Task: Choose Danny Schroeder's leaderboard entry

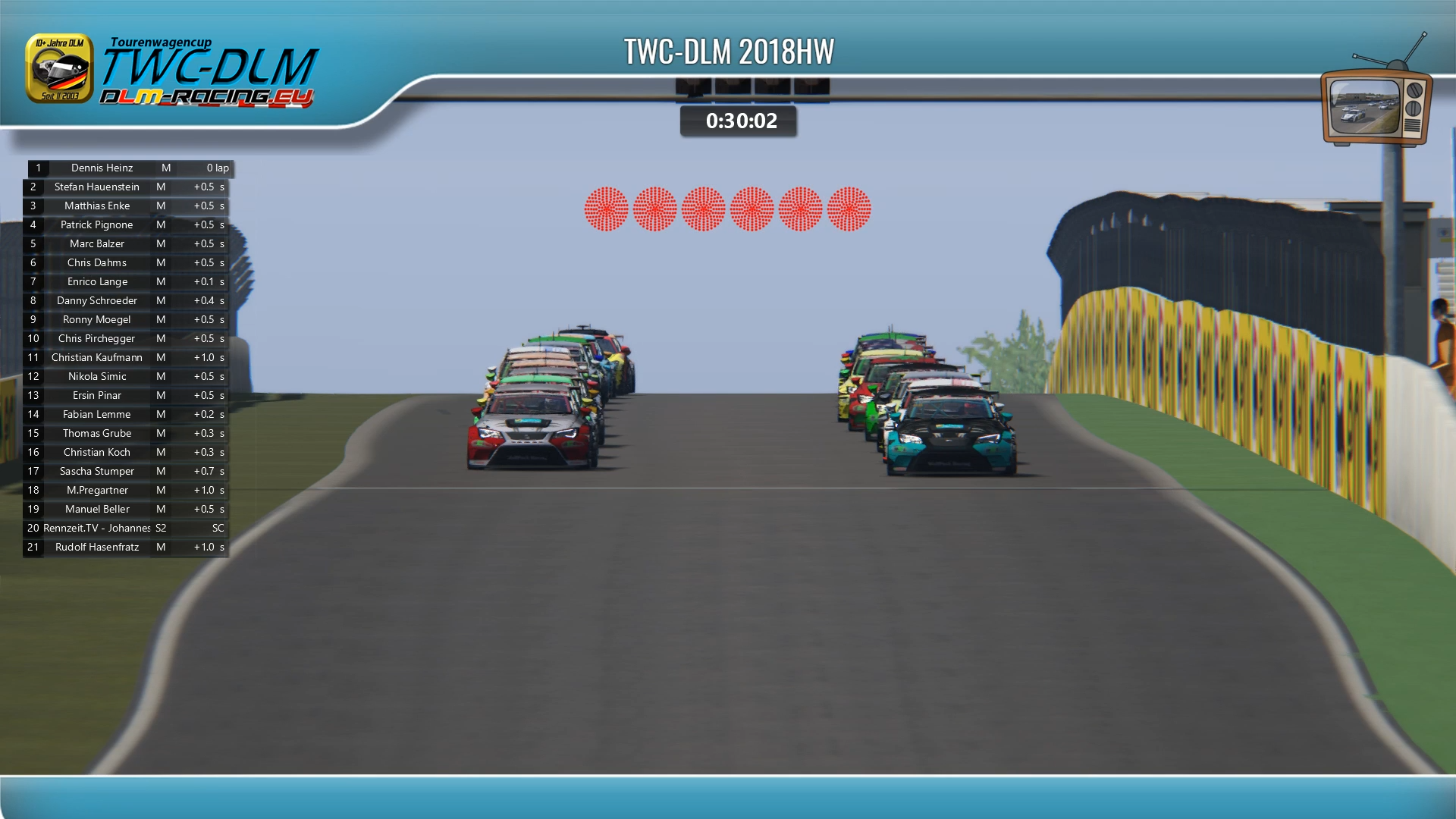Action: pos(97,301)
